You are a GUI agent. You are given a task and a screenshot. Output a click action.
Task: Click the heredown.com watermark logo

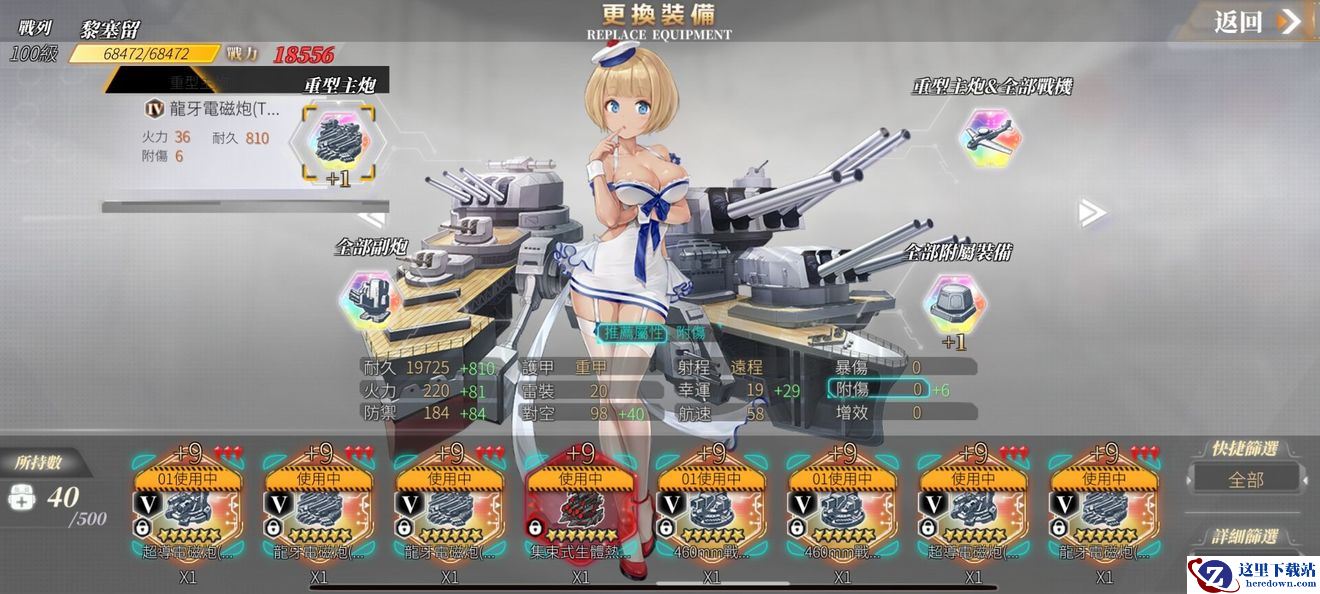point(1251,574)
